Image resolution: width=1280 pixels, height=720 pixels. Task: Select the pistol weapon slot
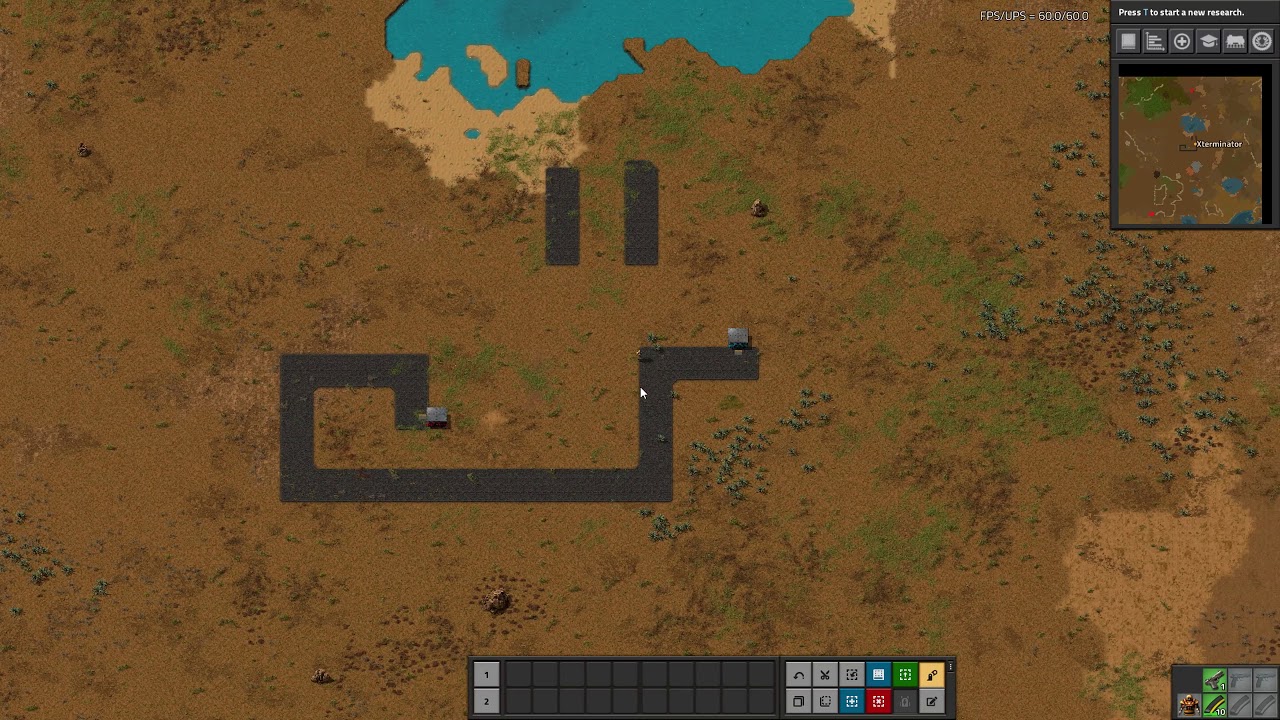click(1214, 681)
